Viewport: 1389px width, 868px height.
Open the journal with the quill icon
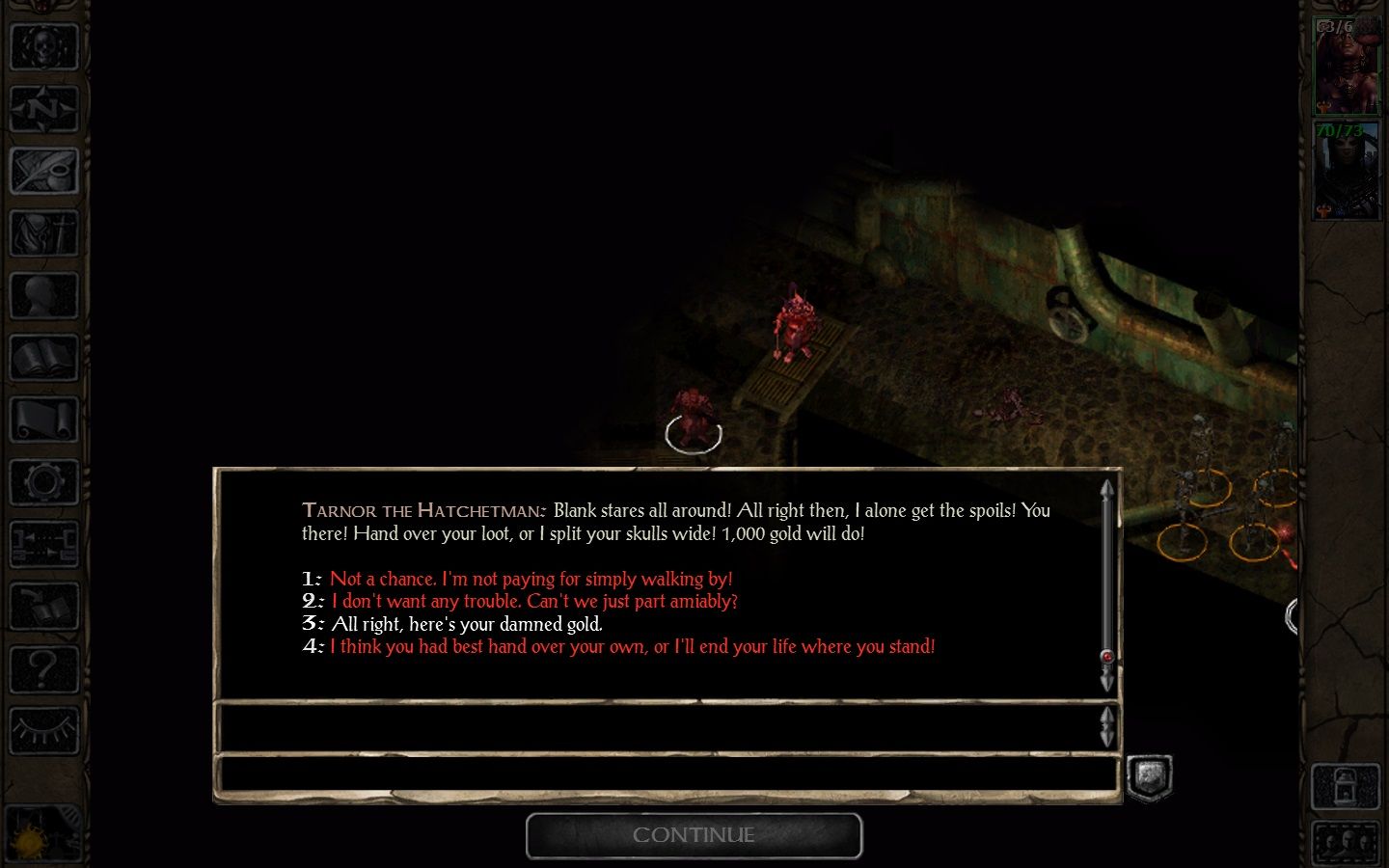pyautogui.click(x=43, y=171)
